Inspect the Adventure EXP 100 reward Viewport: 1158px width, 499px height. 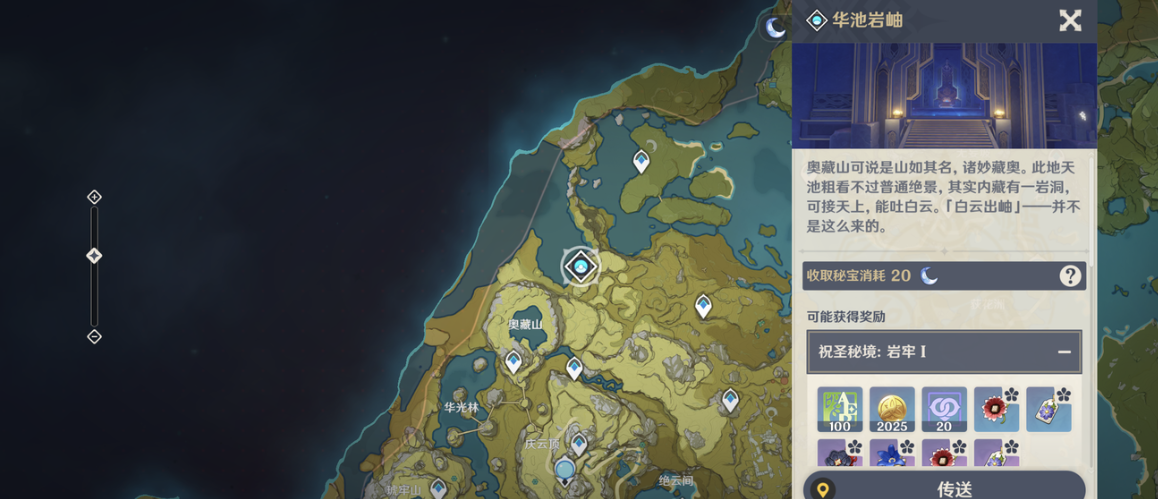[x=840, y=409]
